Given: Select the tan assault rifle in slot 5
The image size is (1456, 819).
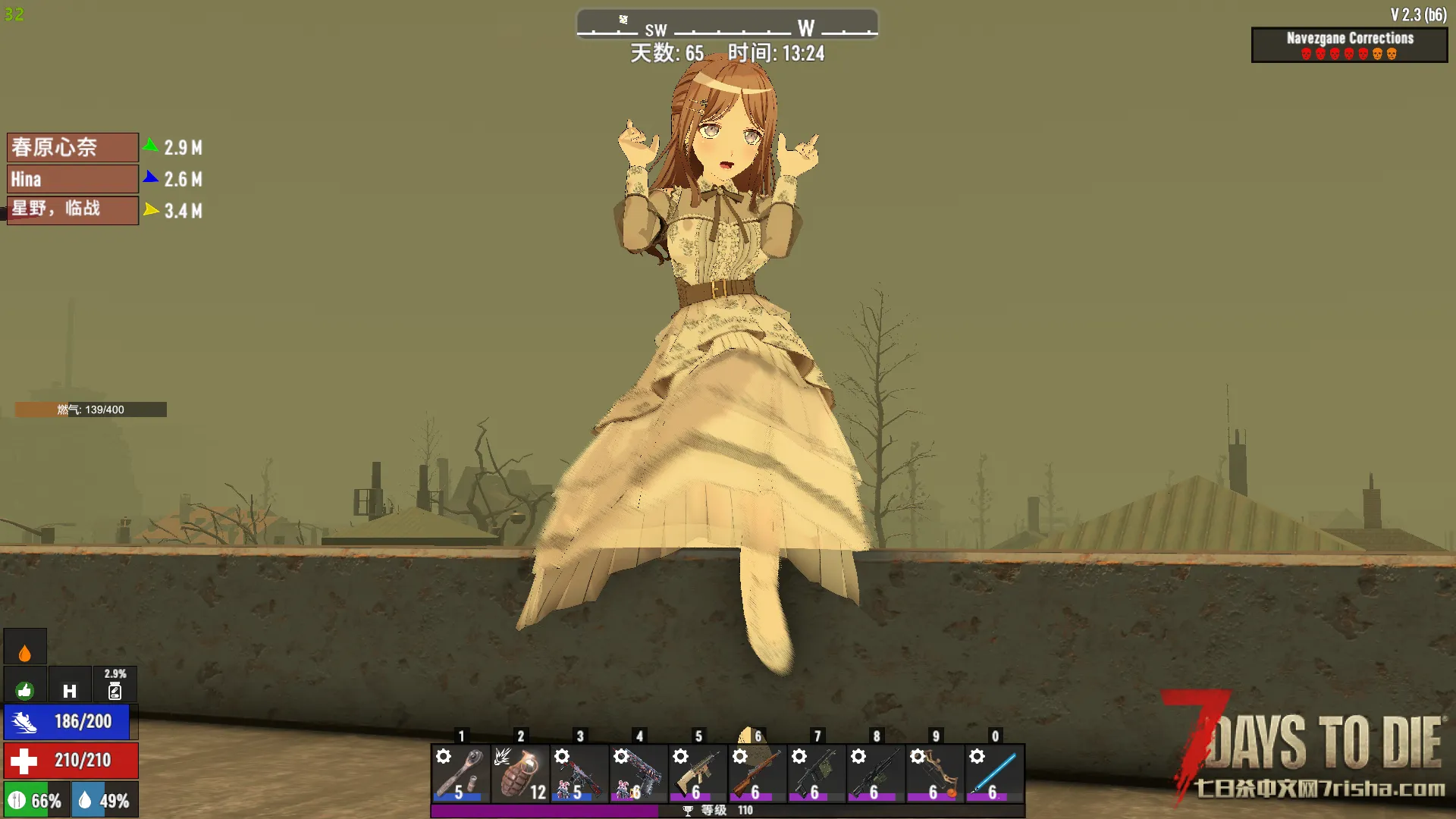Looking at the screenshot, I should (x=698, y=773).
